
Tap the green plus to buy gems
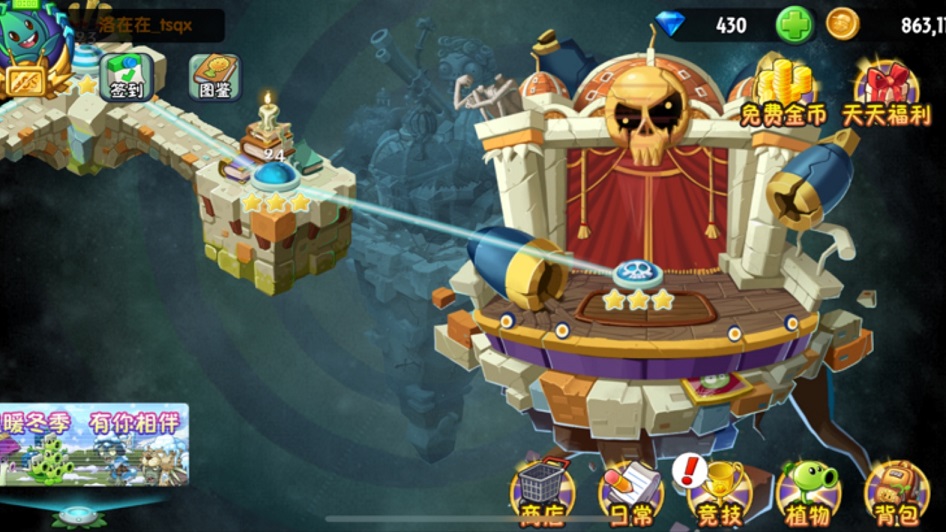pyautogui.click(x=795, y=25)
